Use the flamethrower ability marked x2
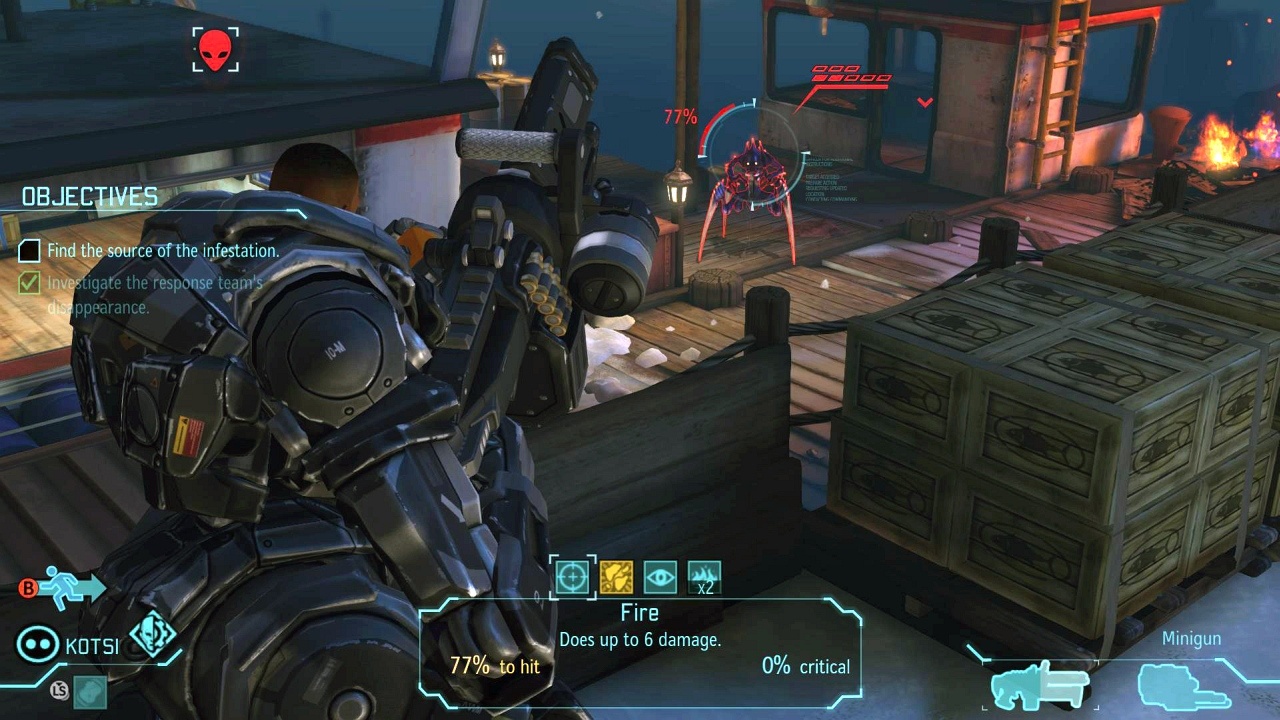This screenshot has height=720, width=1280. [704, 577]
